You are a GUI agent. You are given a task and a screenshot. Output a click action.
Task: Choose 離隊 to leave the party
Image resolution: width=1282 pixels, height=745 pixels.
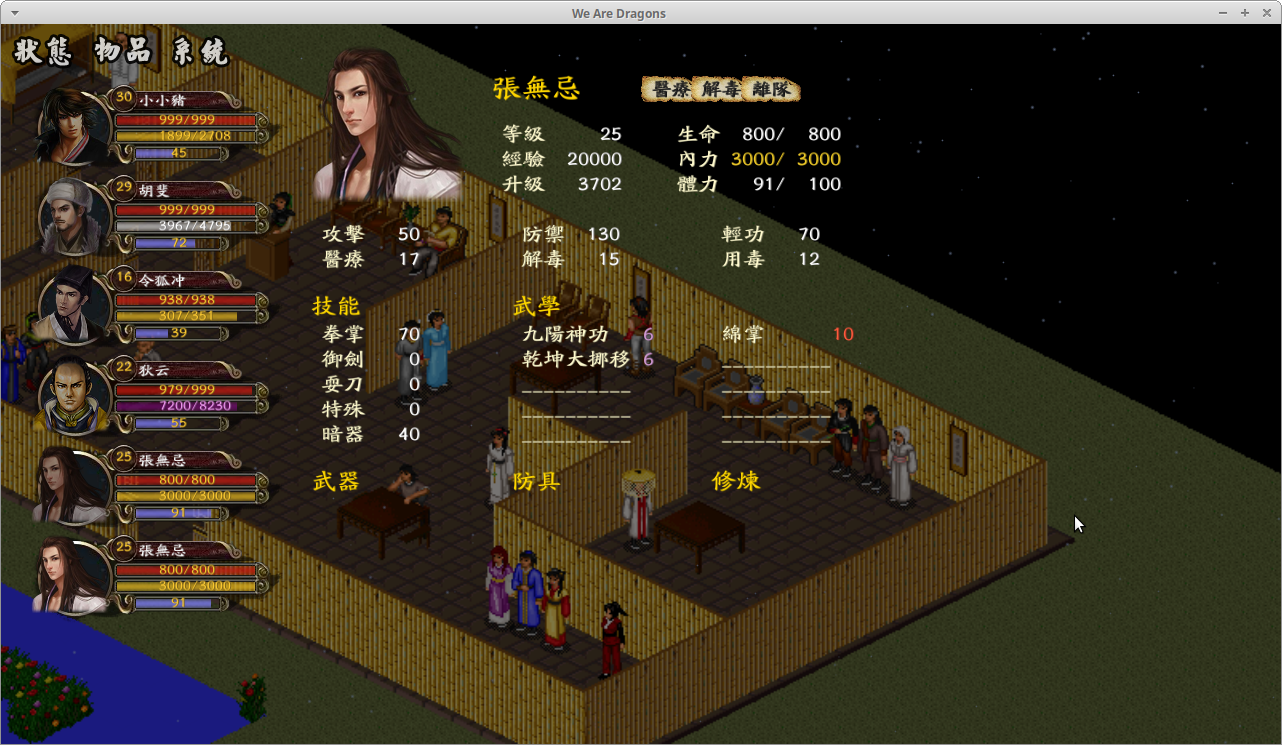[x=772, y=90]
